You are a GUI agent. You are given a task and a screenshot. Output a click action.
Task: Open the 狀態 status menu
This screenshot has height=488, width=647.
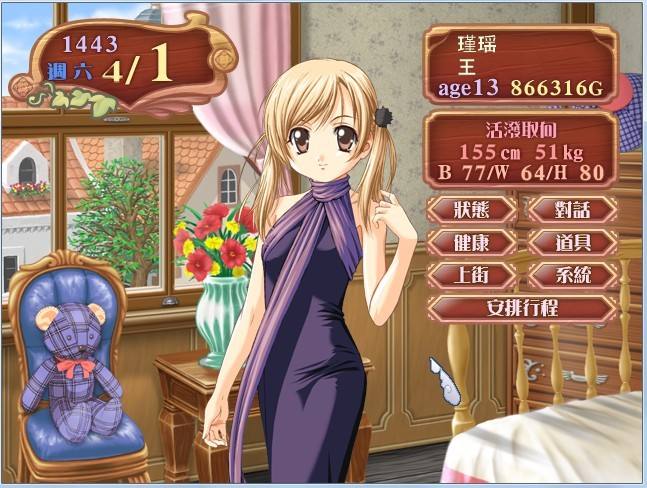471,209
